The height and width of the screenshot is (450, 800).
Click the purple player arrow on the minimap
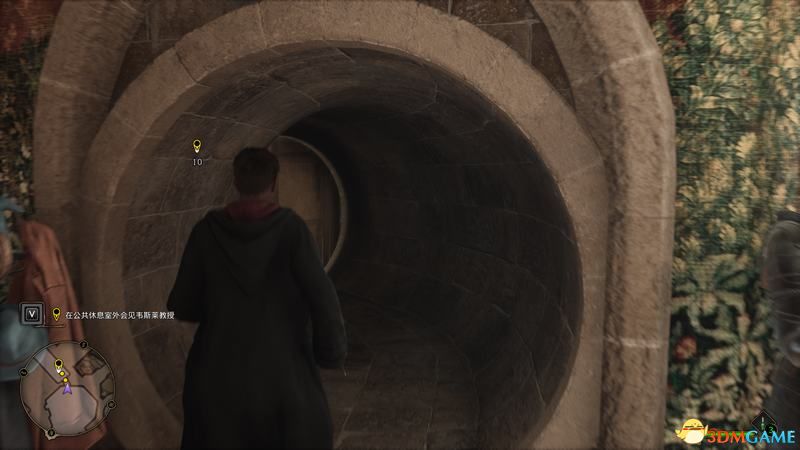(x=67, y=388)
